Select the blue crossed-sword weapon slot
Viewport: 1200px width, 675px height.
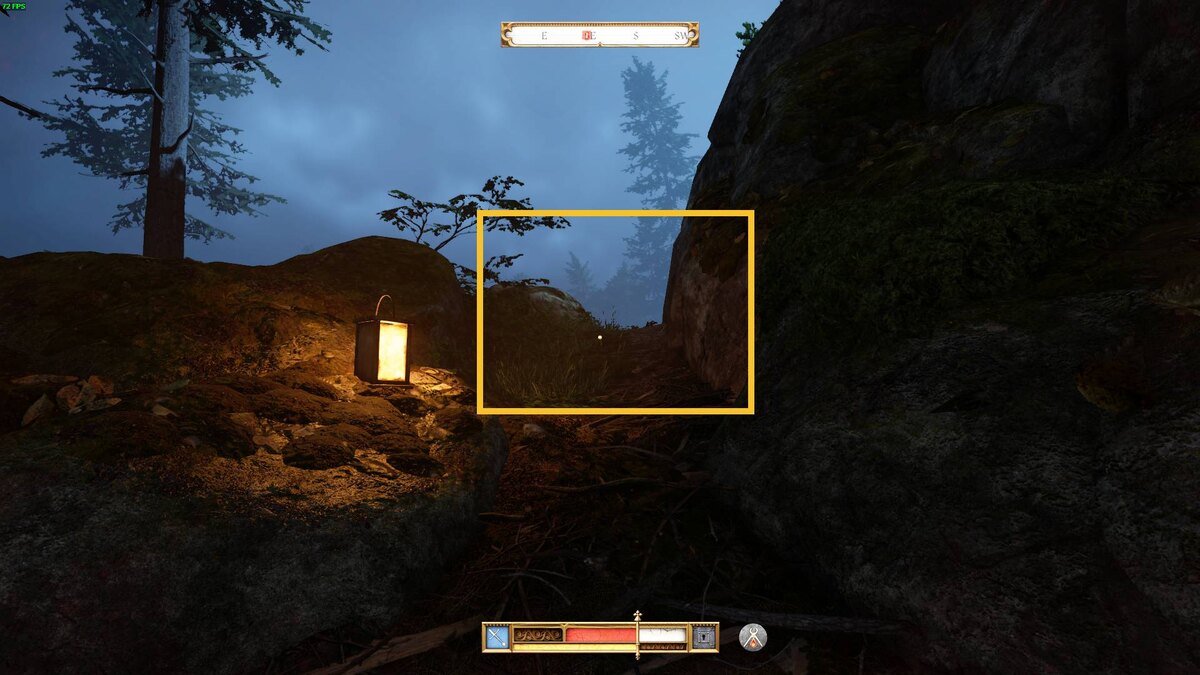pos(497,637)
